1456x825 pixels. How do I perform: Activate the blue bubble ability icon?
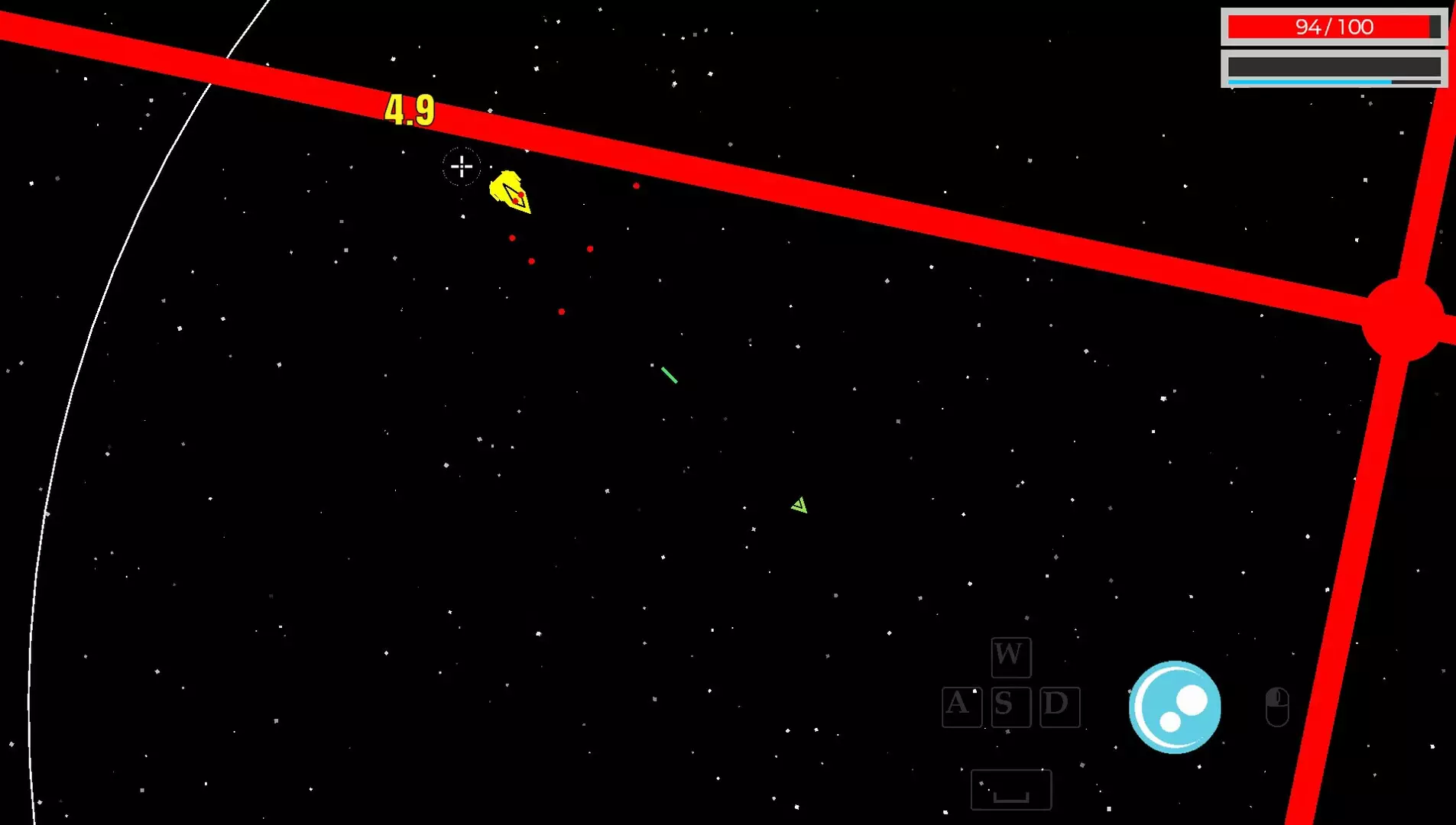[x=1175, y=707]
